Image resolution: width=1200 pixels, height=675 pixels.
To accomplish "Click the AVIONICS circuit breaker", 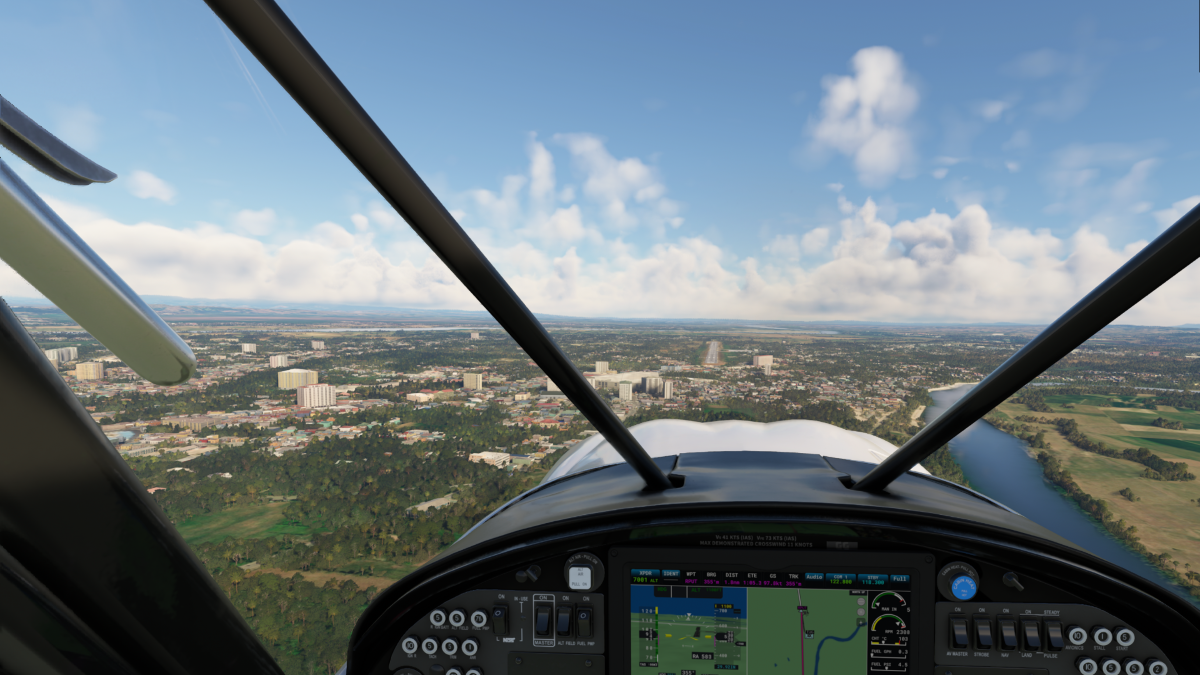I will click(1078, 636).
